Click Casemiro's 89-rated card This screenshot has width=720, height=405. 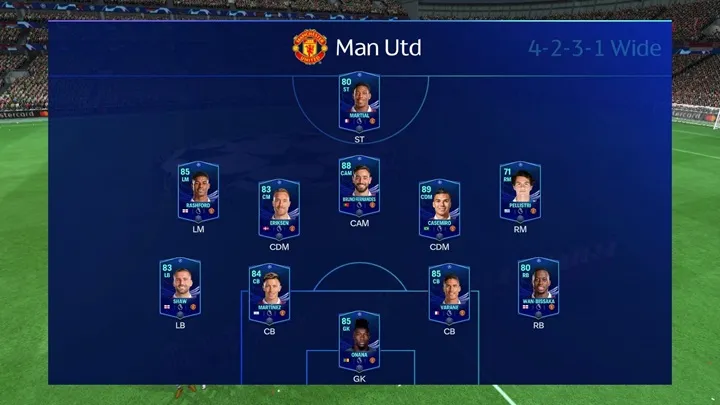439,208
